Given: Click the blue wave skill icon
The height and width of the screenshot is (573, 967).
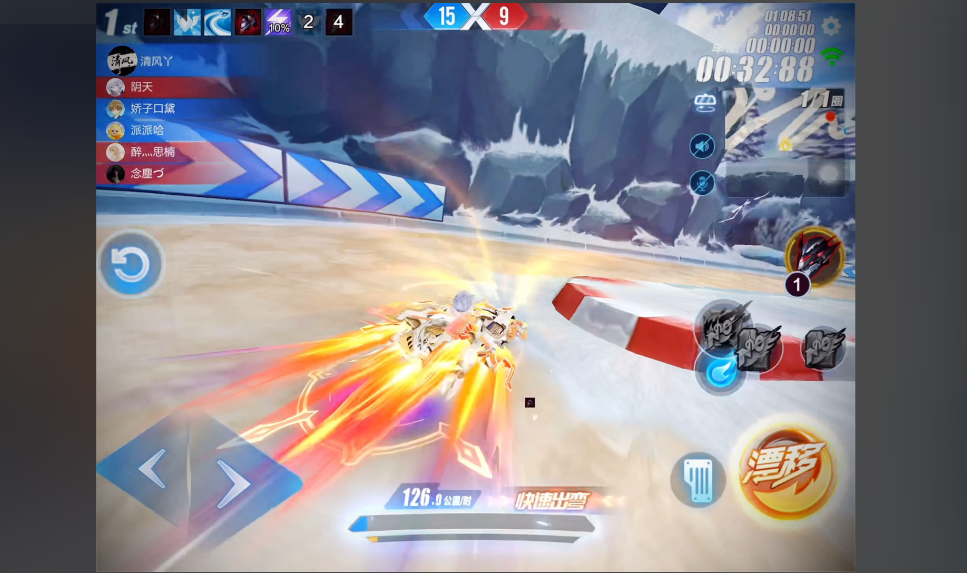Looking at the screenshot, I should [218, 22].
